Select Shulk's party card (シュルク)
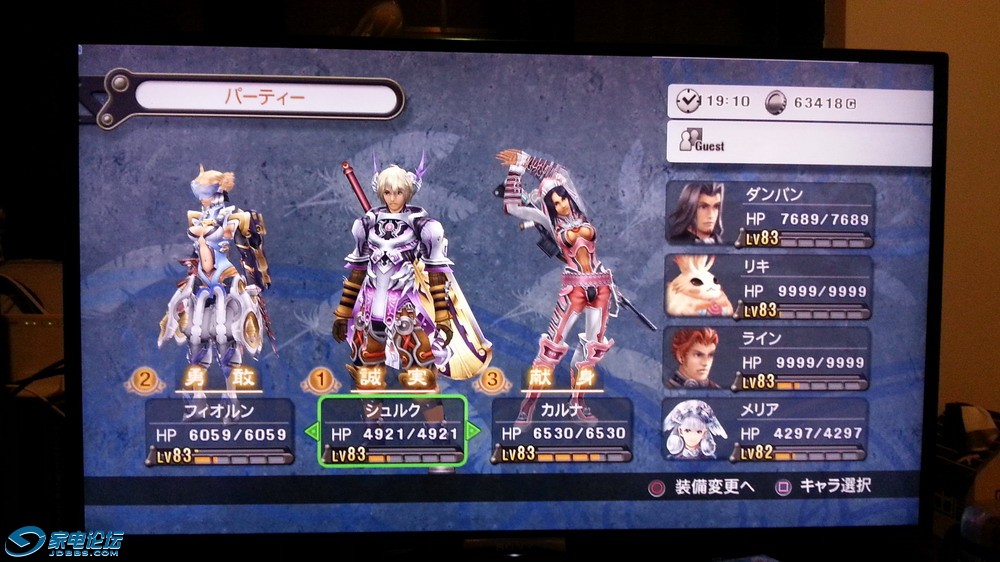The height and width of the screenshot is (562, 1000). (x=392, y=430)
